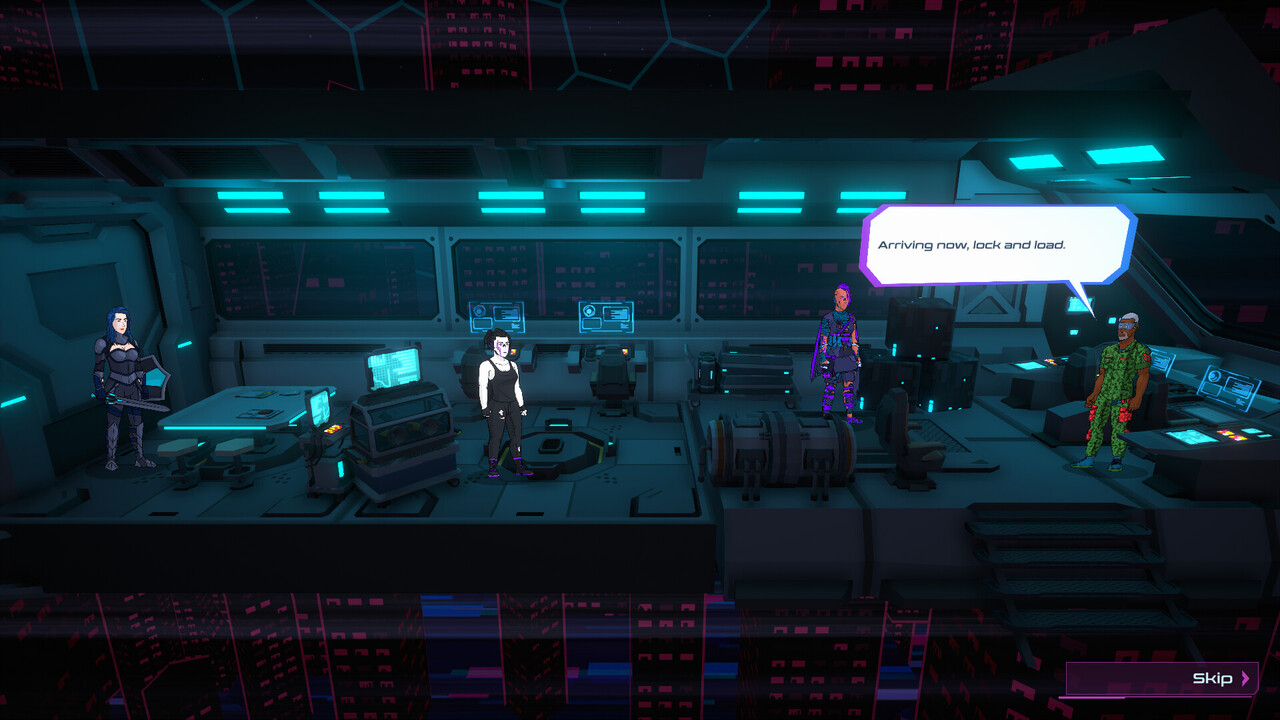Screen dimensions: 1280x720
Task: Select the avatar icon on the left holographic console display
Action: click(x=479, y=311)
